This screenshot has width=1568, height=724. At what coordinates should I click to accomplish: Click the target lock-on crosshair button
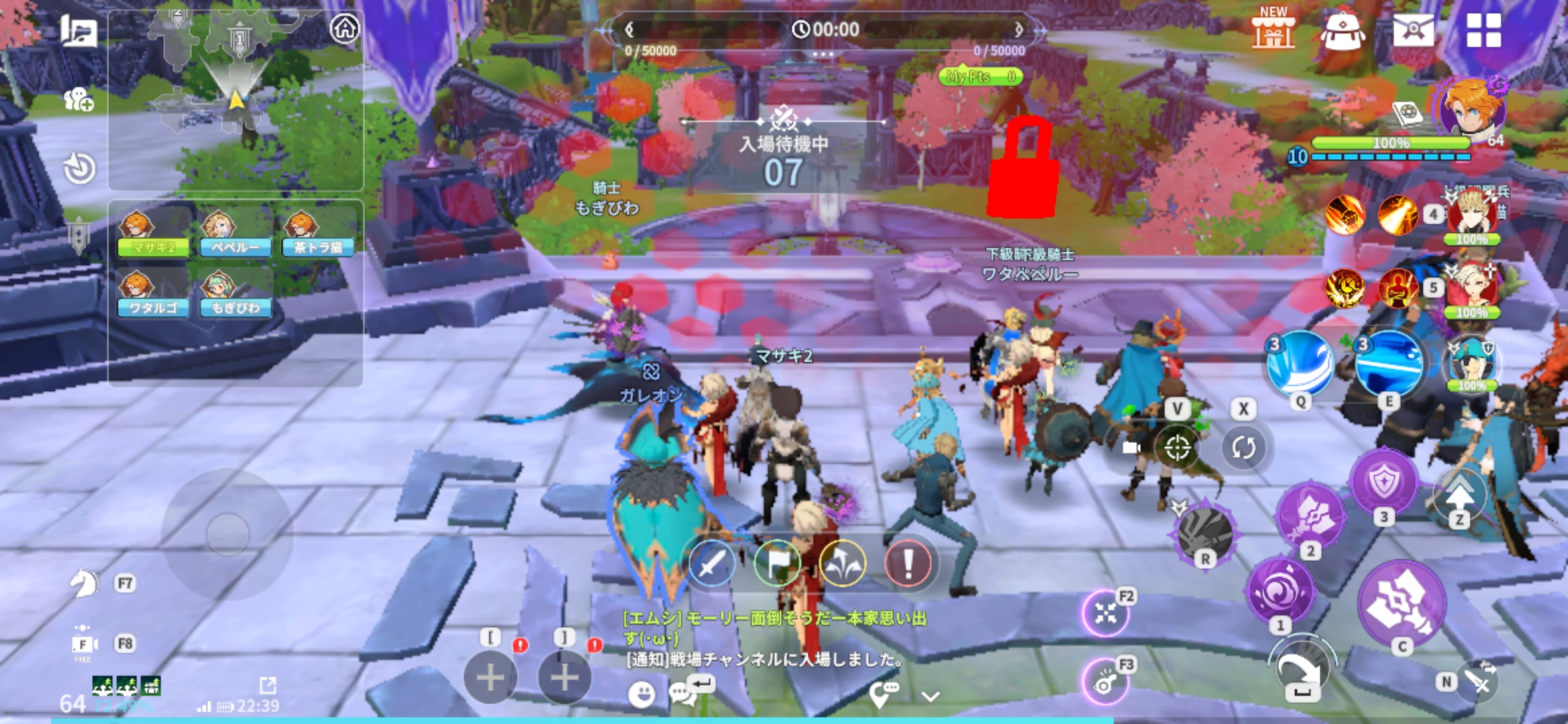(x=1177, y=447)
